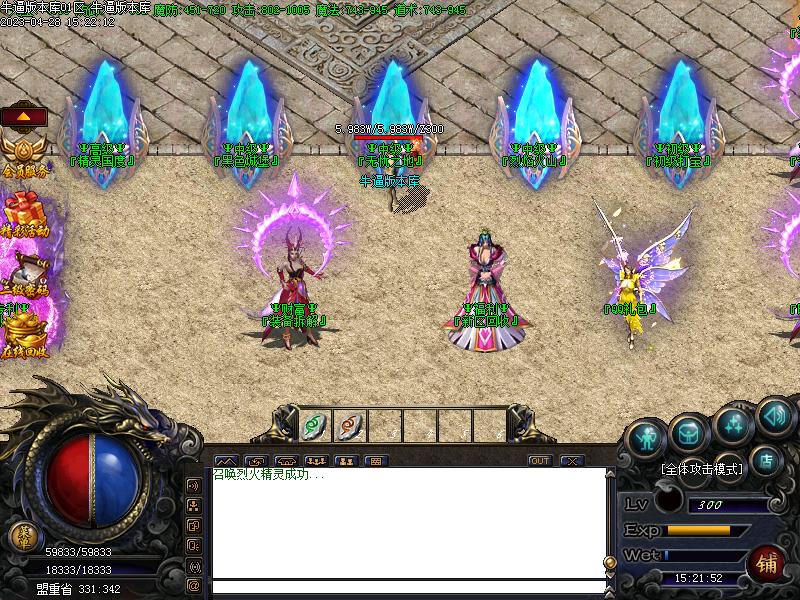Viewport: 800px width, 600px height.
Task: Click the OUT button above the chat
Action: click(x=540, y=461)
